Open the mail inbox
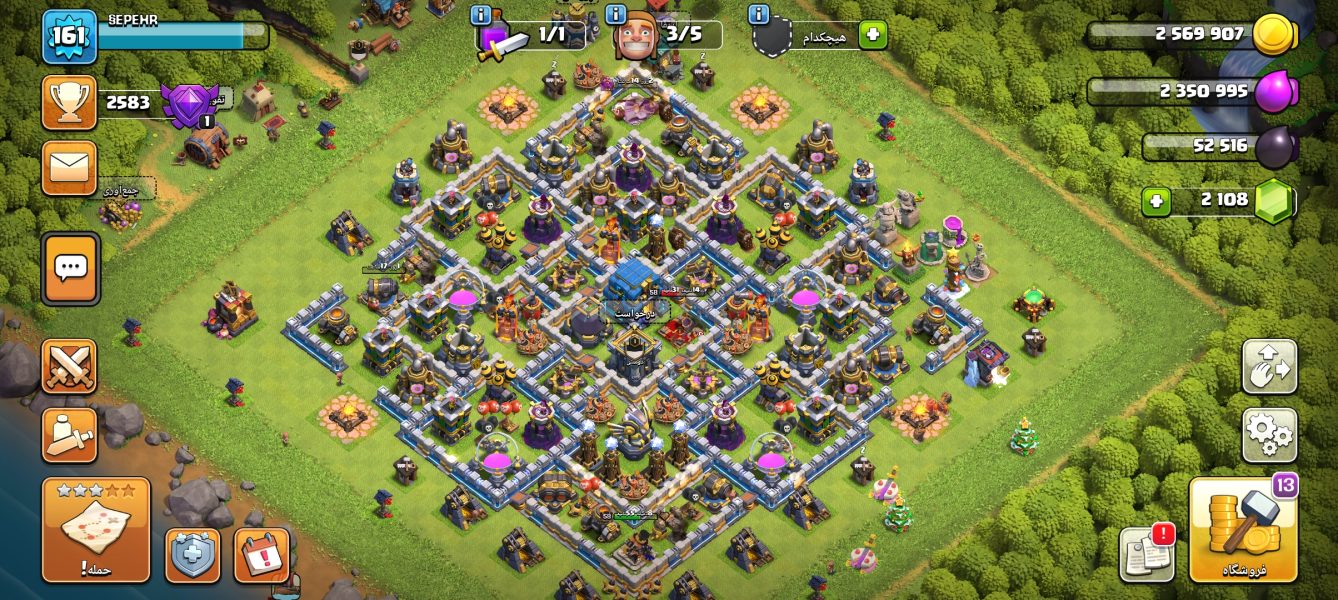The height and width of the screenshot is (600, 1338). [69, 168]
